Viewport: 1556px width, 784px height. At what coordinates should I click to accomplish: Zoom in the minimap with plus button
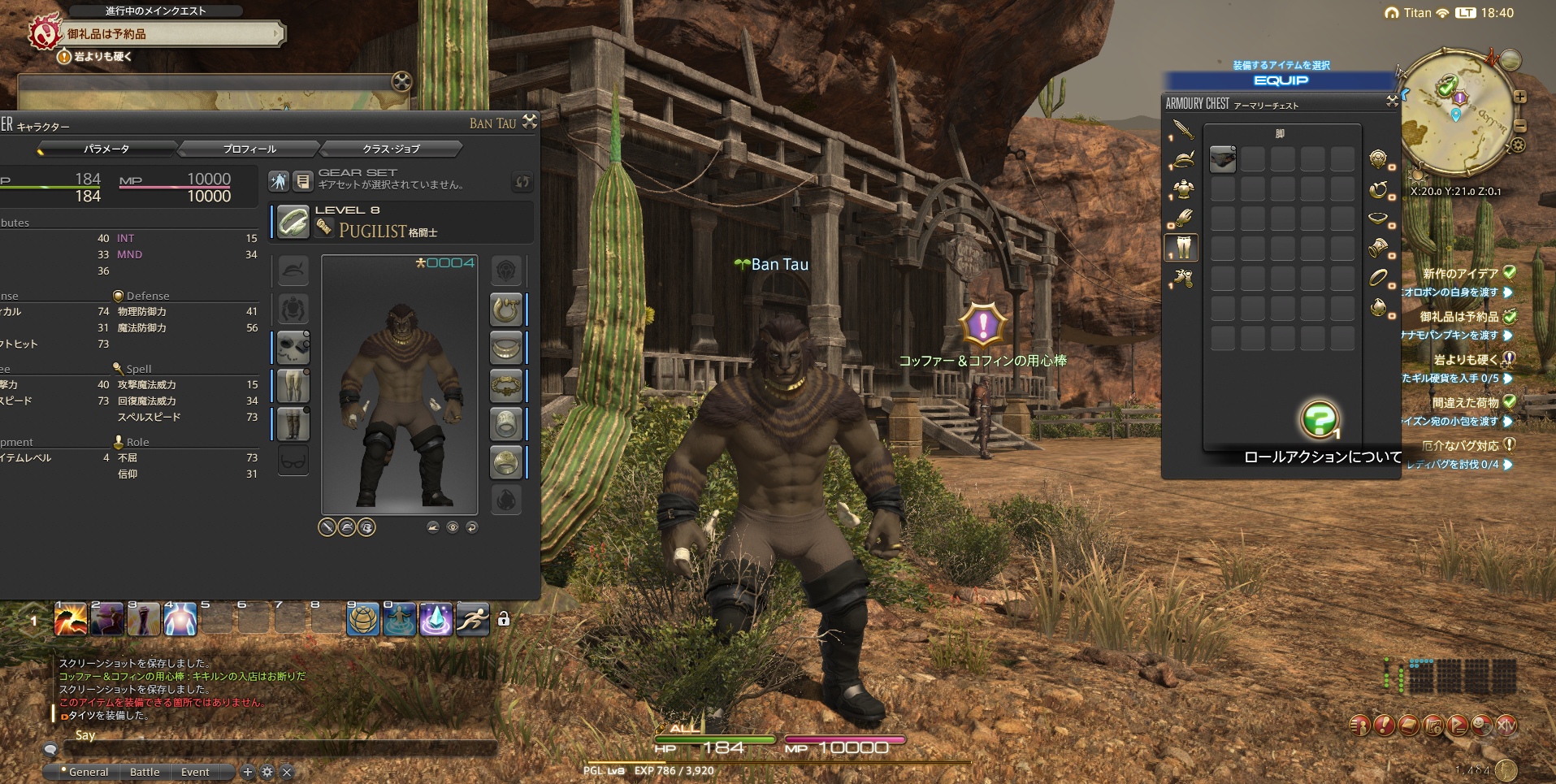tap(1519, 97)
